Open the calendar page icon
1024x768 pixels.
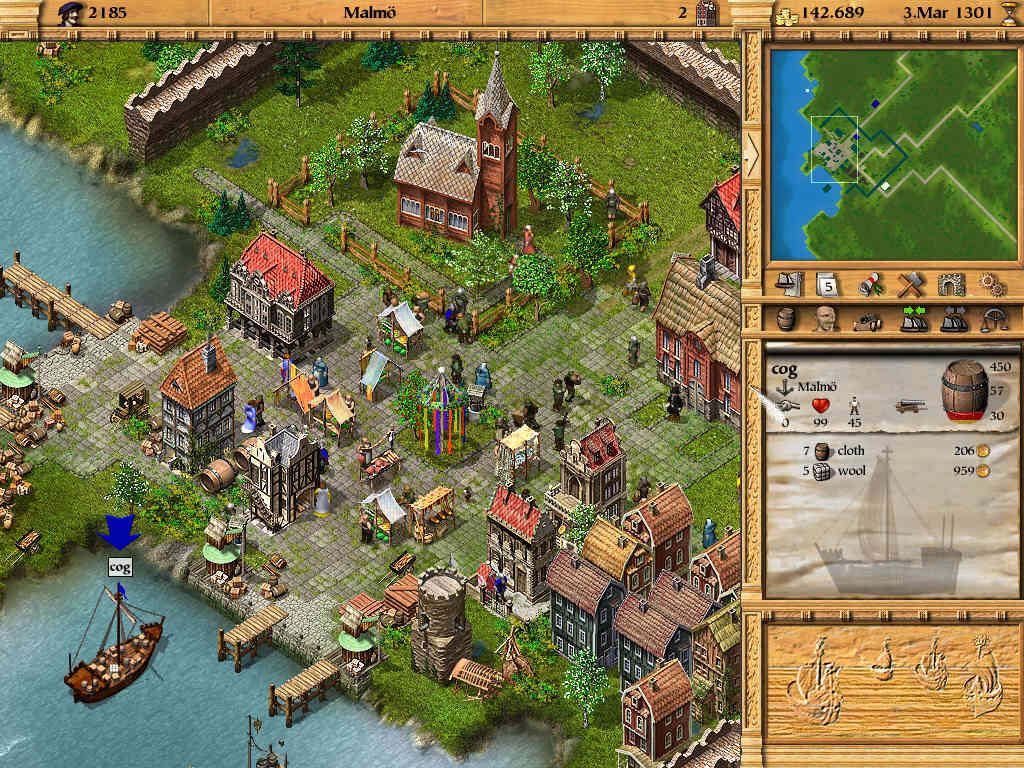click(830, 285)
